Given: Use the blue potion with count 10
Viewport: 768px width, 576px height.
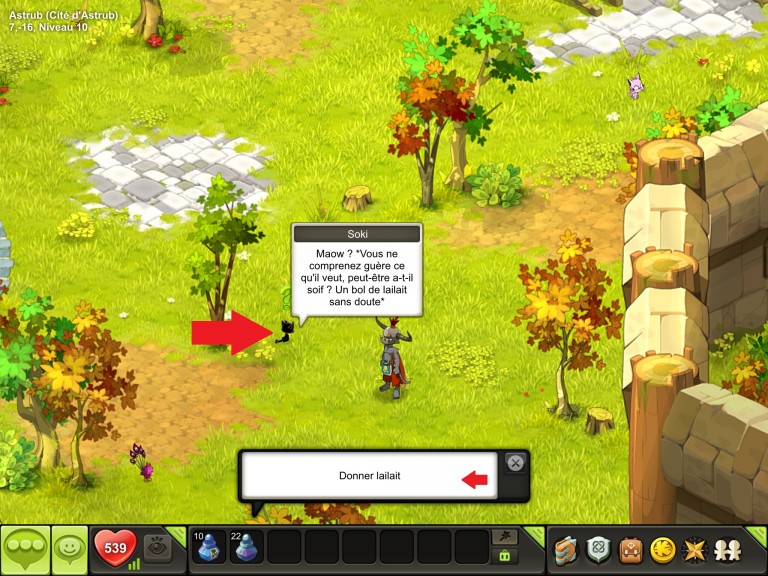Looking at the screenshot, I should (211, 548).
